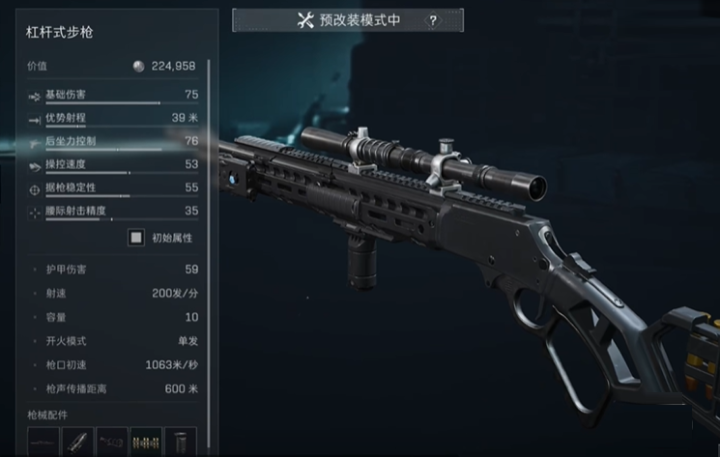Toggle the 初始属性 checkbox
Screen dimensions: 720x457
tap(136, 238)
